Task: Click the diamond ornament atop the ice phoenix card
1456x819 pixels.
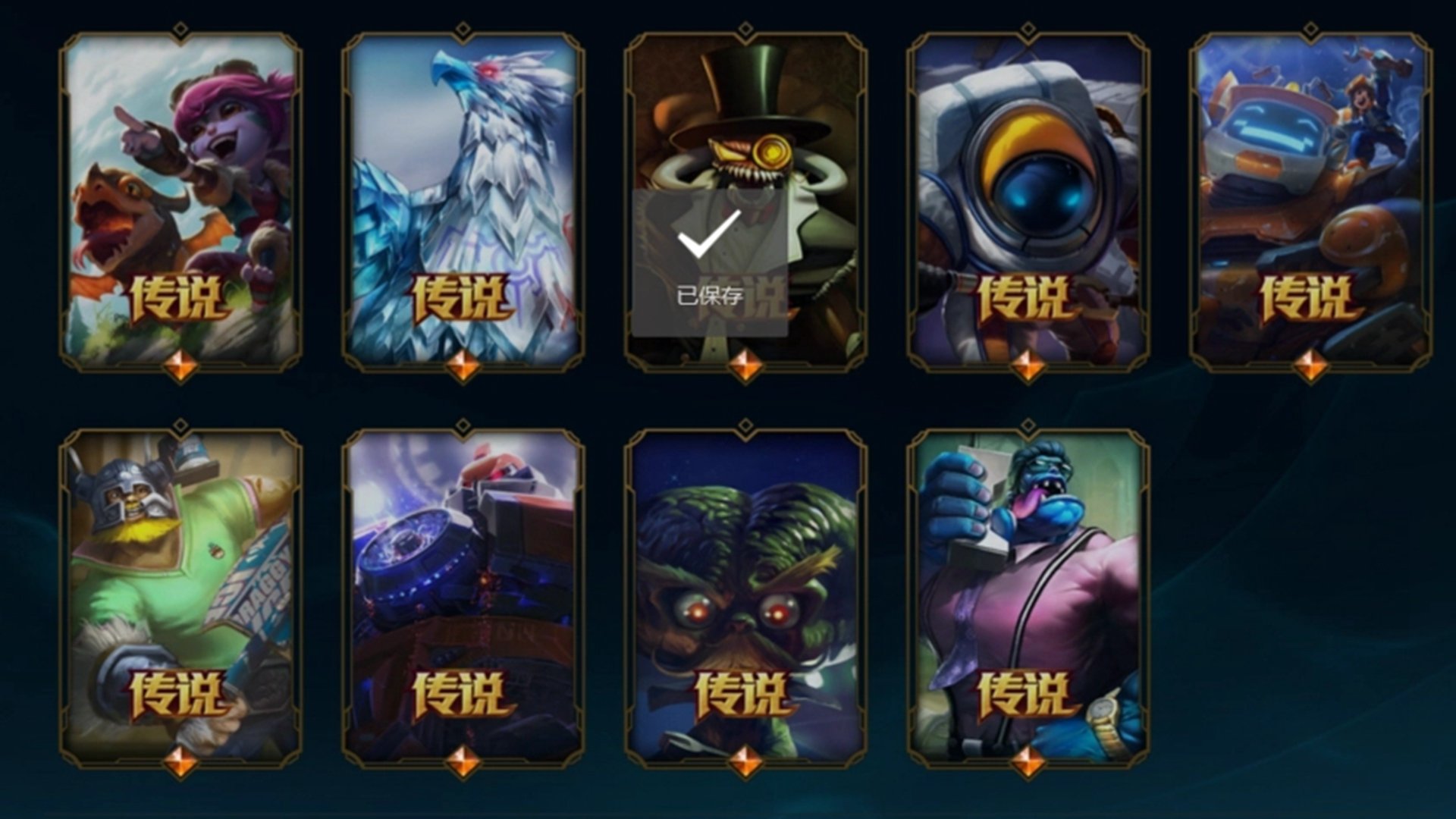Action: click(x=463, y=30)
